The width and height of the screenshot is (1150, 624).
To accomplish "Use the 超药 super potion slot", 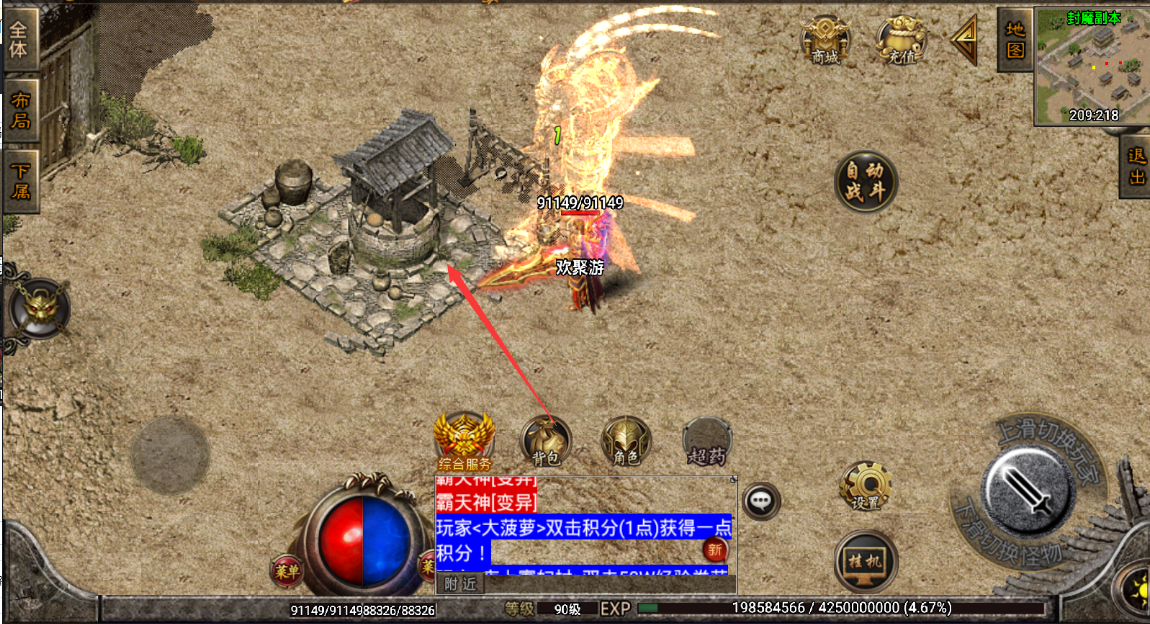I will (707, 442).
